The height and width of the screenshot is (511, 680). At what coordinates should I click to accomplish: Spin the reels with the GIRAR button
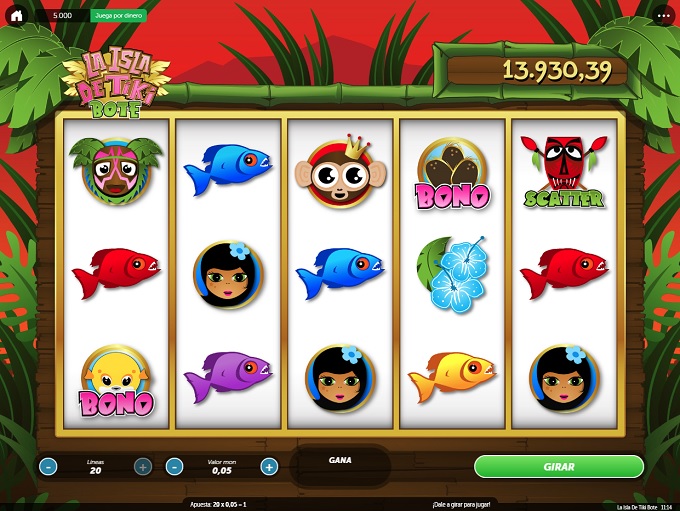click(x=558, y=467)
